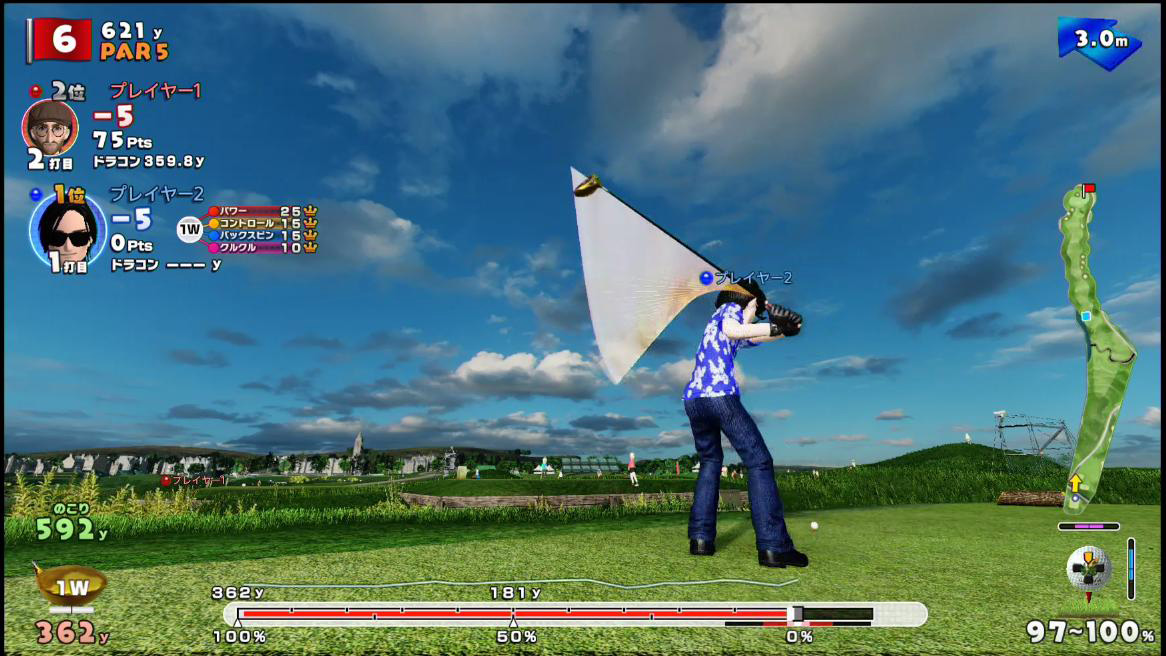Click the red hole 6 flag icon
The image size is (1166, 656).
(62, 39)
